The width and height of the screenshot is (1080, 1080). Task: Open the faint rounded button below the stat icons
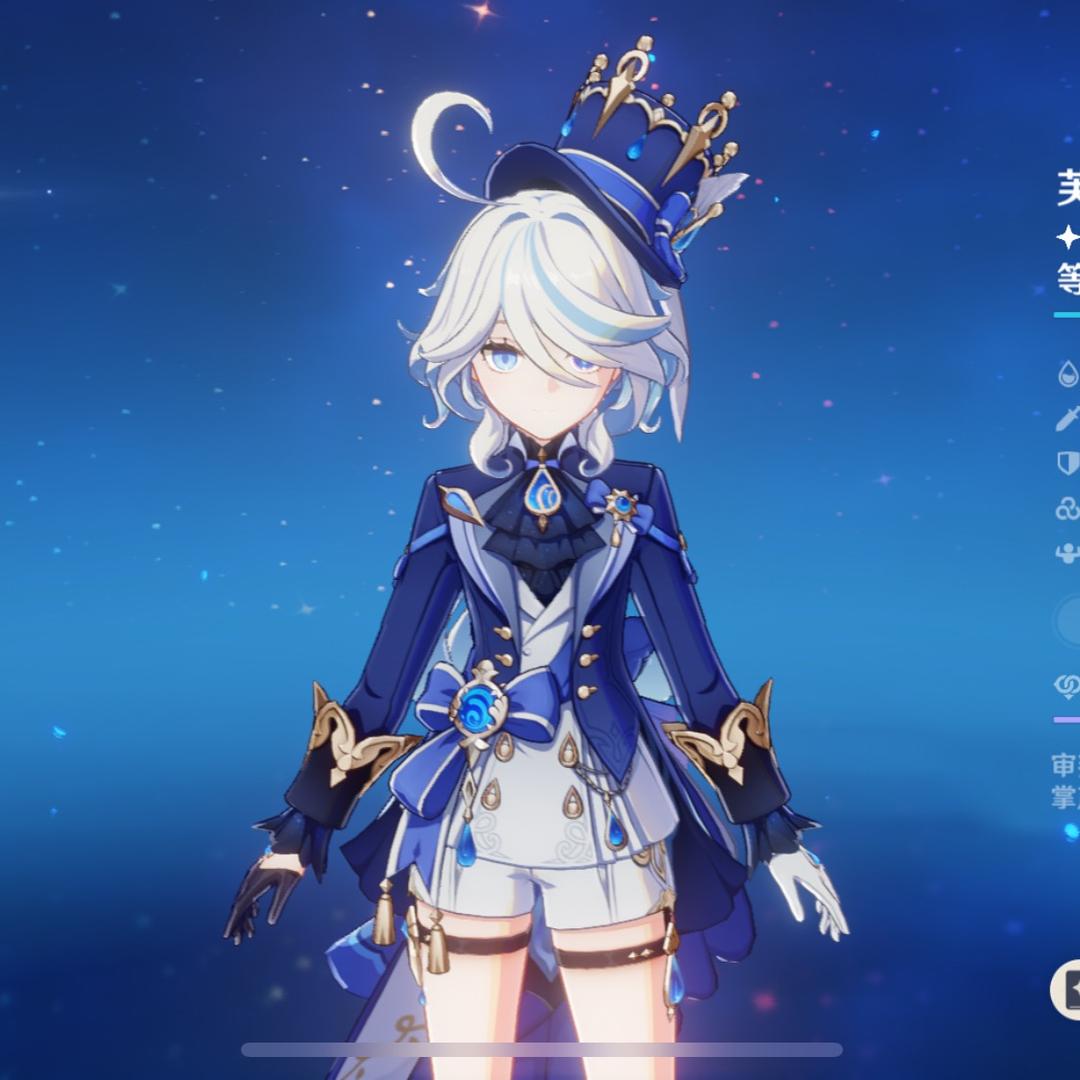[x=1068, y=621]
